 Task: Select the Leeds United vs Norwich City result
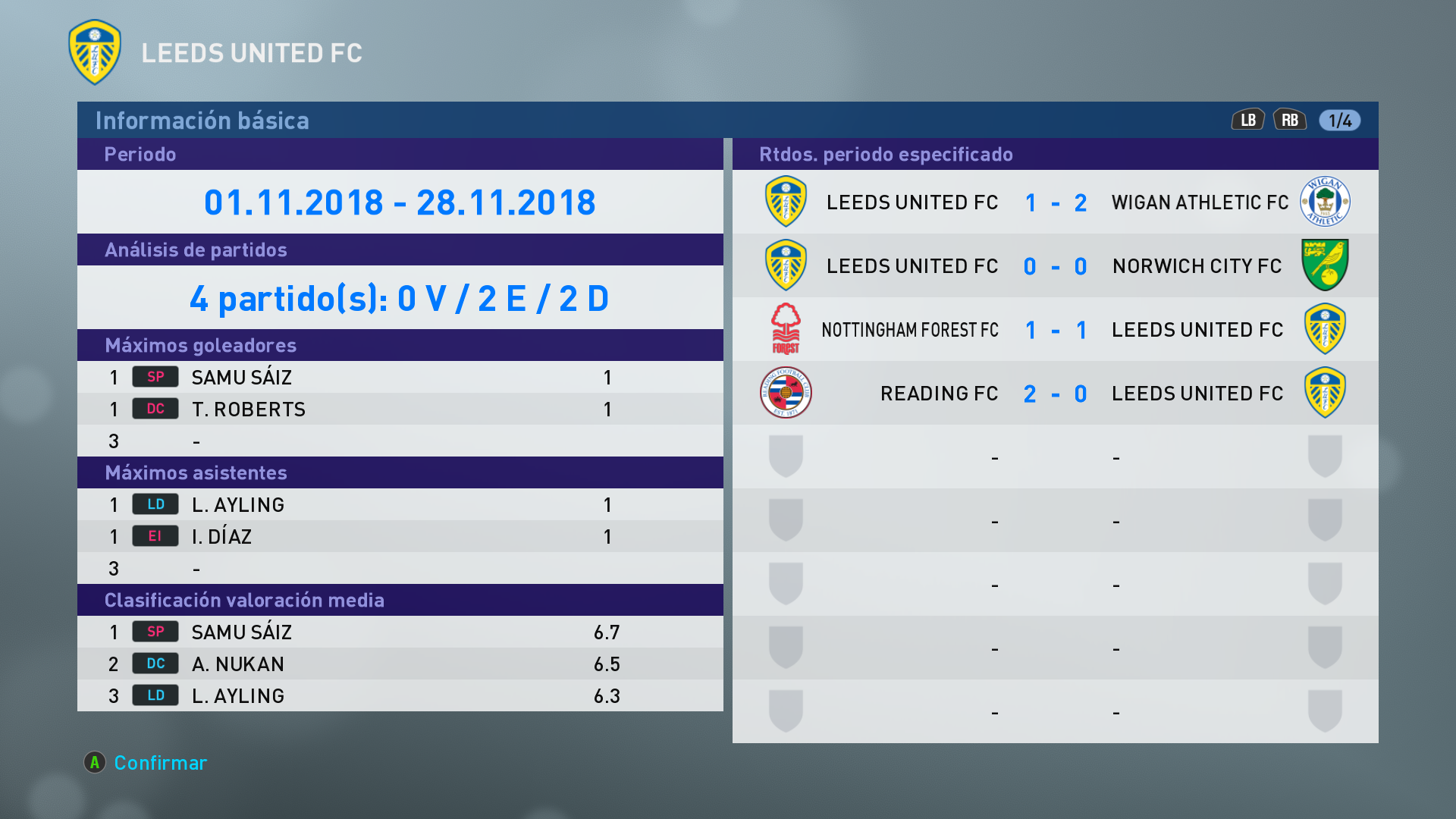tap(1055, 266)
